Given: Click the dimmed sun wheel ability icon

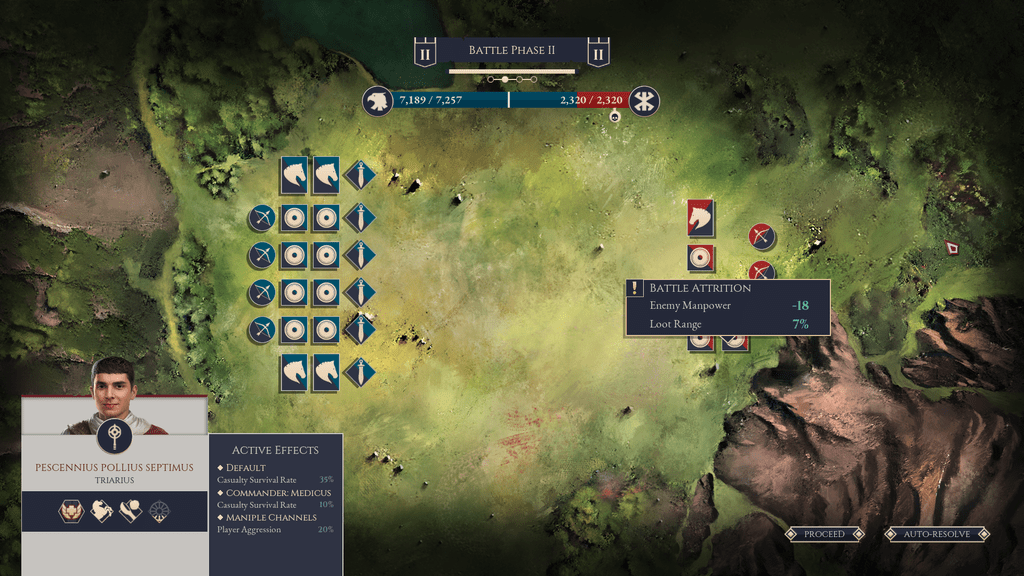Looking at the screenshot, I should coord(160,511).
